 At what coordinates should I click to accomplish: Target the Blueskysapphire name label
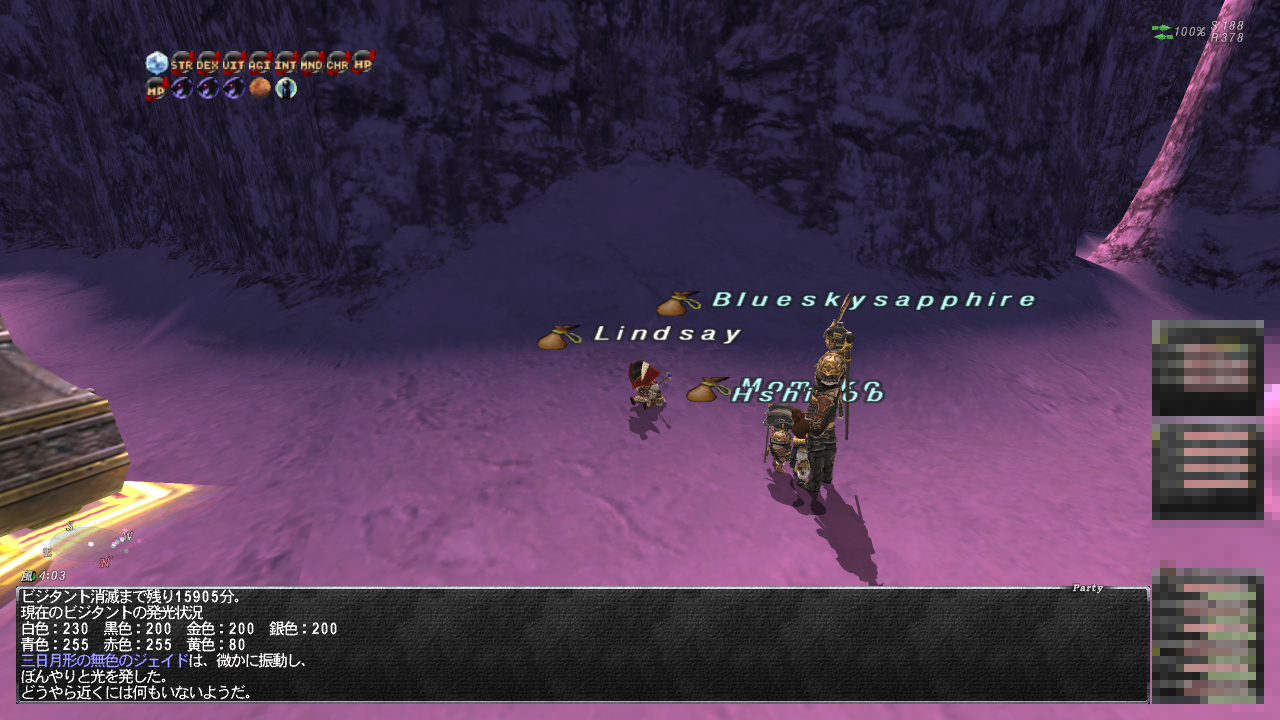874,299
